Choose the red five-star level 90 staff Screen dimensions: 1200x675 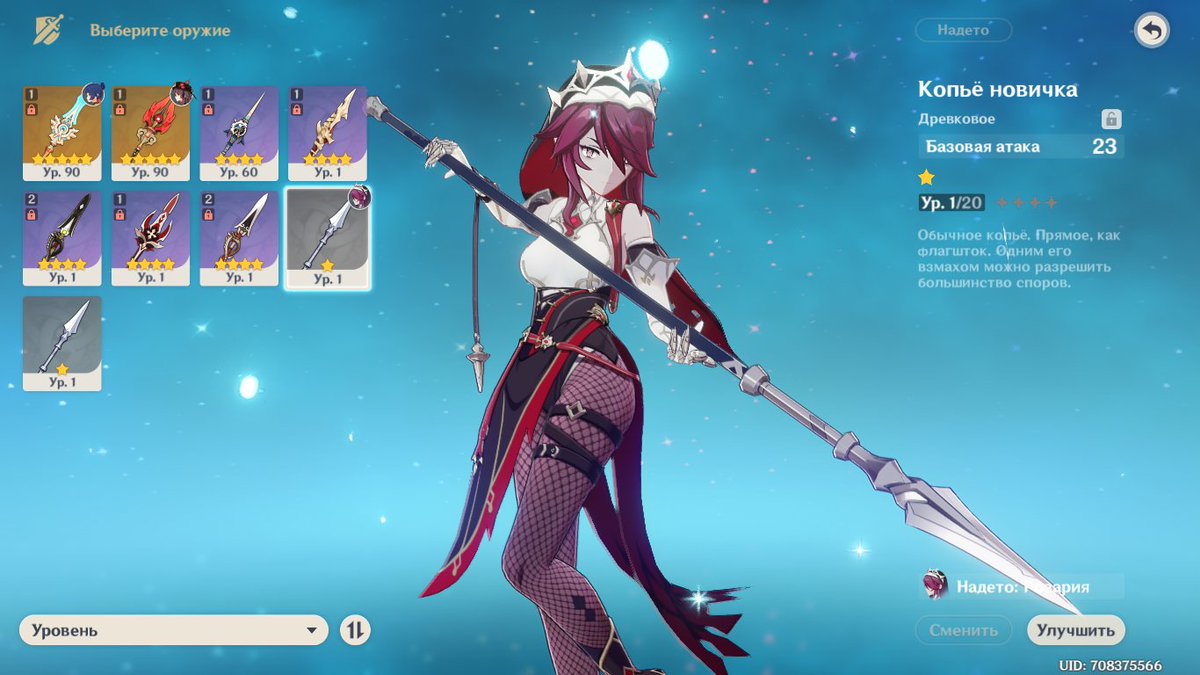(x=150, y=124)
